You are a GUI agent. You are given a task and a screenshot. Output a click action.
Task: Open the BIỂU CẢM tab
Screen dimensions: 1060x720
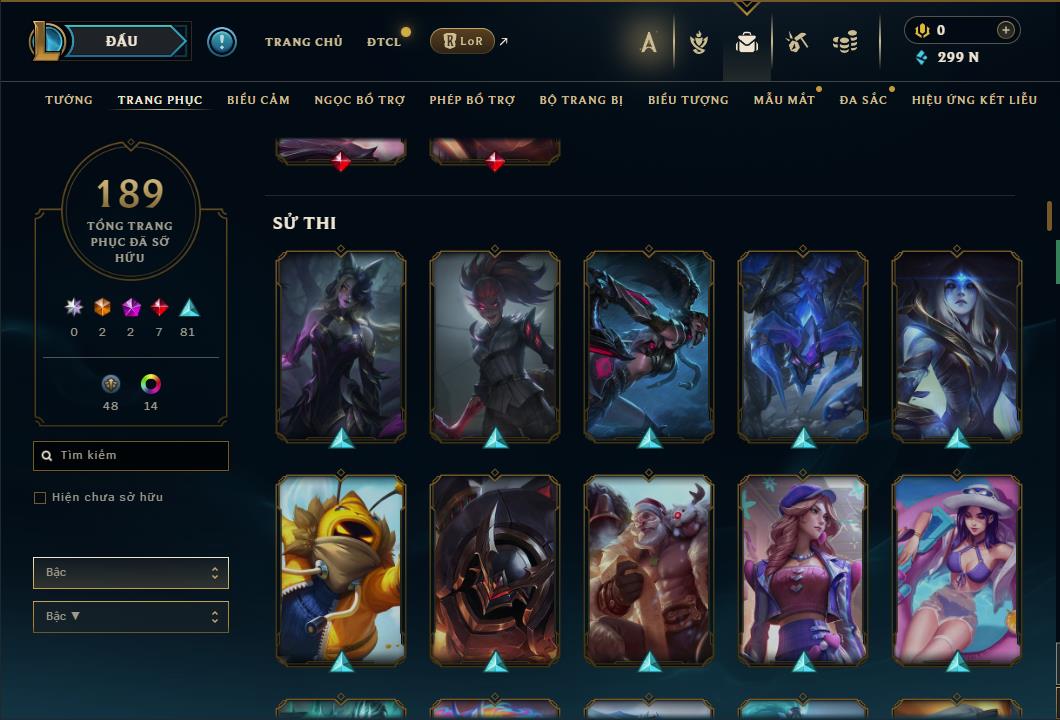coord(258,100)
